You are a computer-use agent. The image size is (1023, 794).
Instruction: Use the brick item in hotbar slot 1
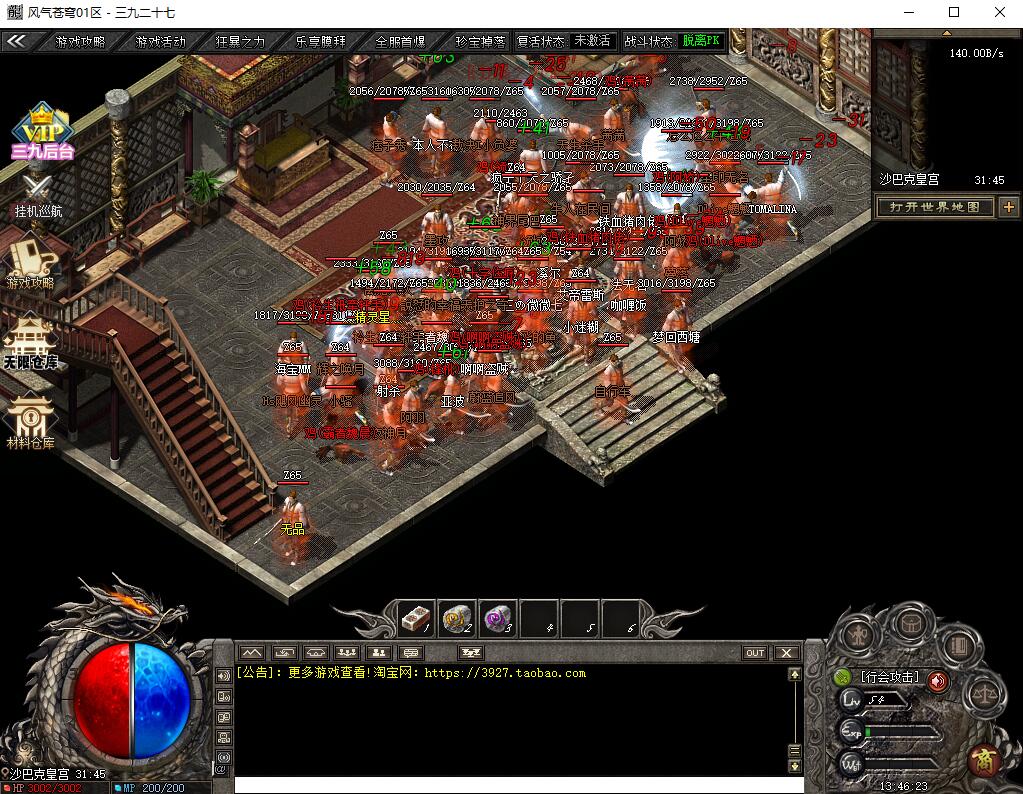415,620
